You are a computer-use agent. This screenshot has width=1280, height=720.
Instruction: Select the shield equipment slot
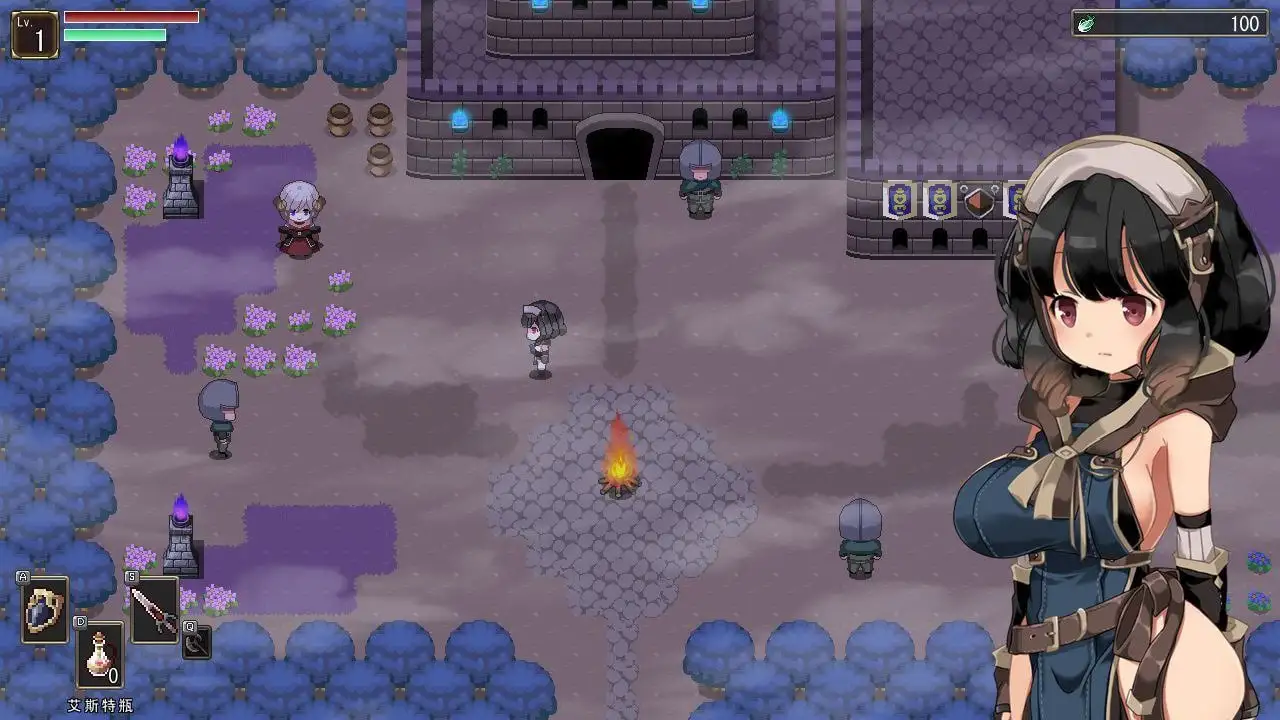(45, 609)
